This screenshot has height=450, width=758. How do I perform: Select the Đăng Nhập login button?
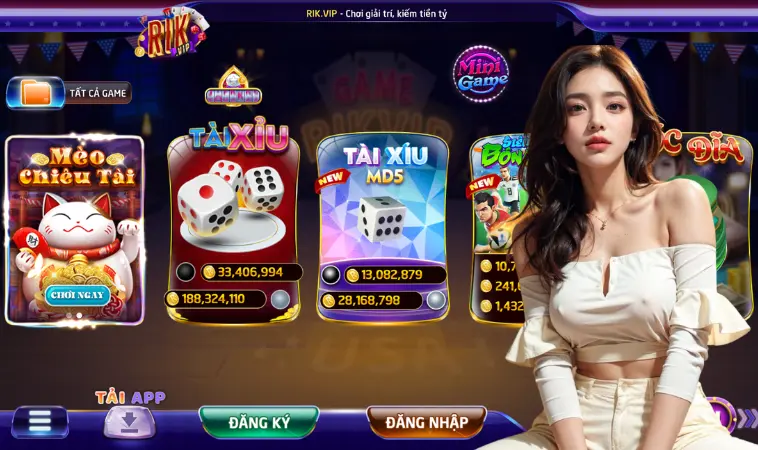point(426,422)
